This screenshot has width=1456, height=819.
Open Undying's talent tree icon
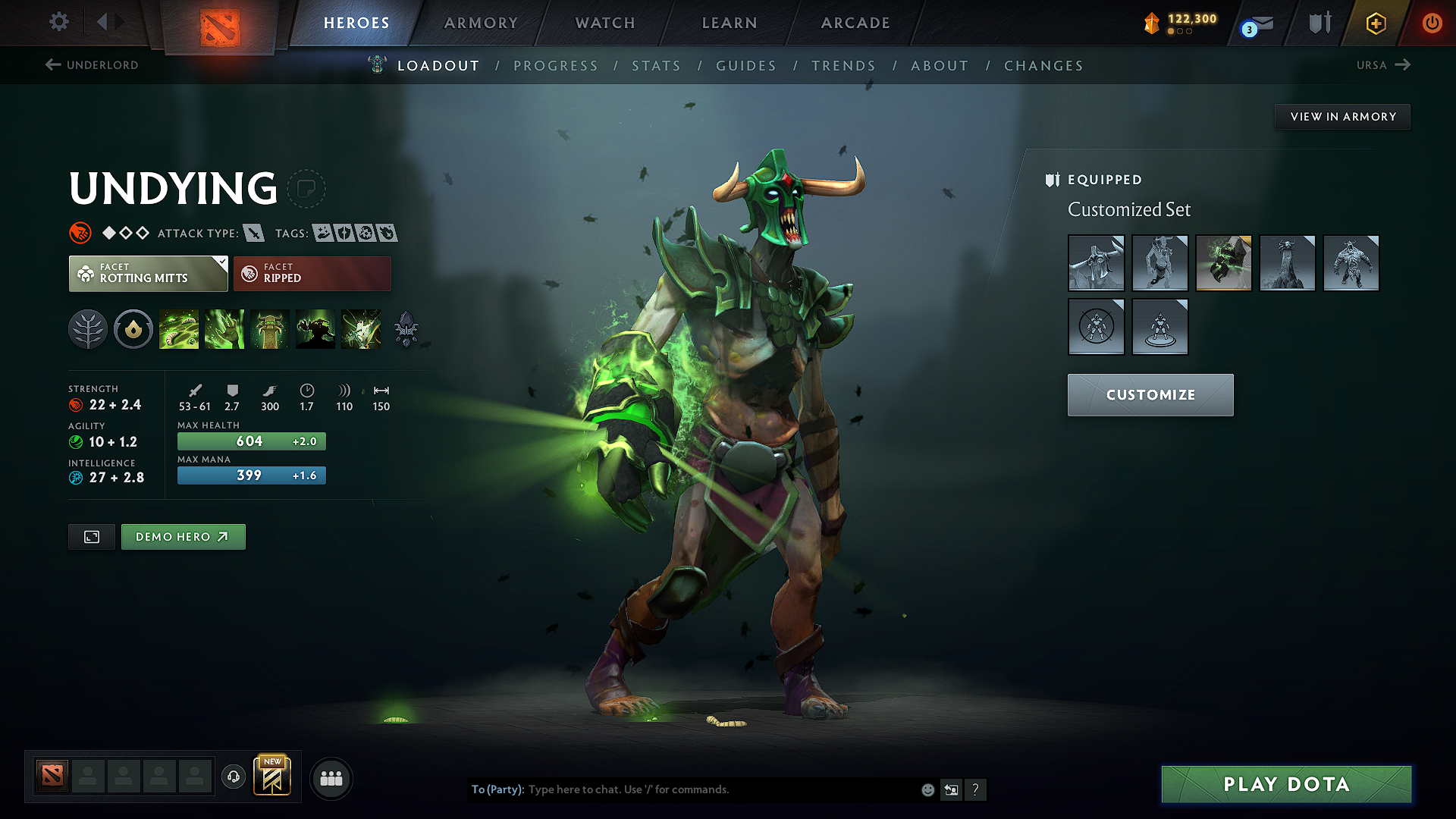point(88,329)
